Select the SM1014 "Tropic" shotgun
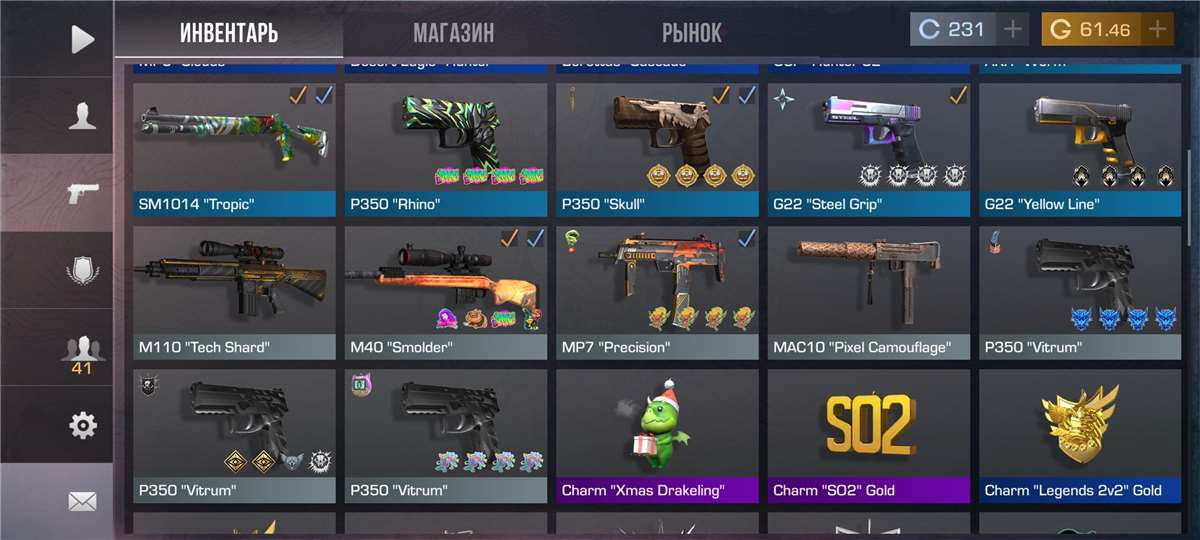This screenshot has width=1200, height=540. (234, 148)
